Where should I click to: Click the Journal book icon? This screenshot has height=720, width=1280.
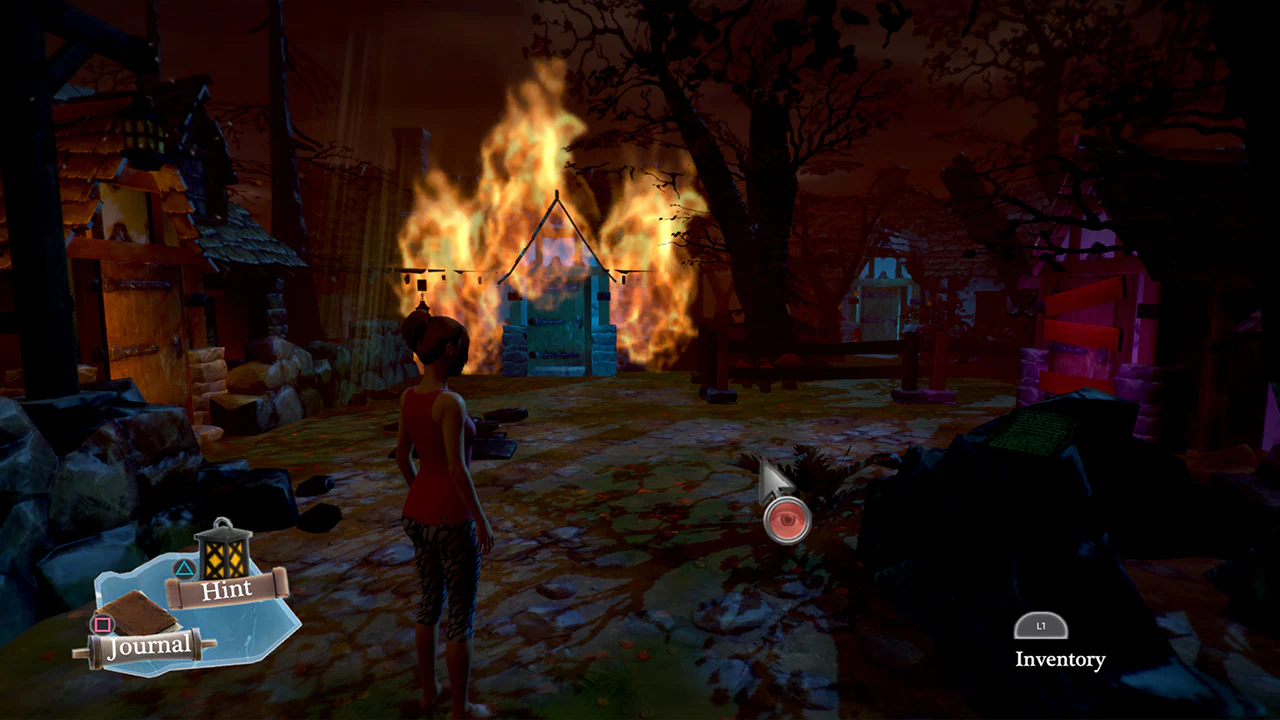(x=140, y=610)
